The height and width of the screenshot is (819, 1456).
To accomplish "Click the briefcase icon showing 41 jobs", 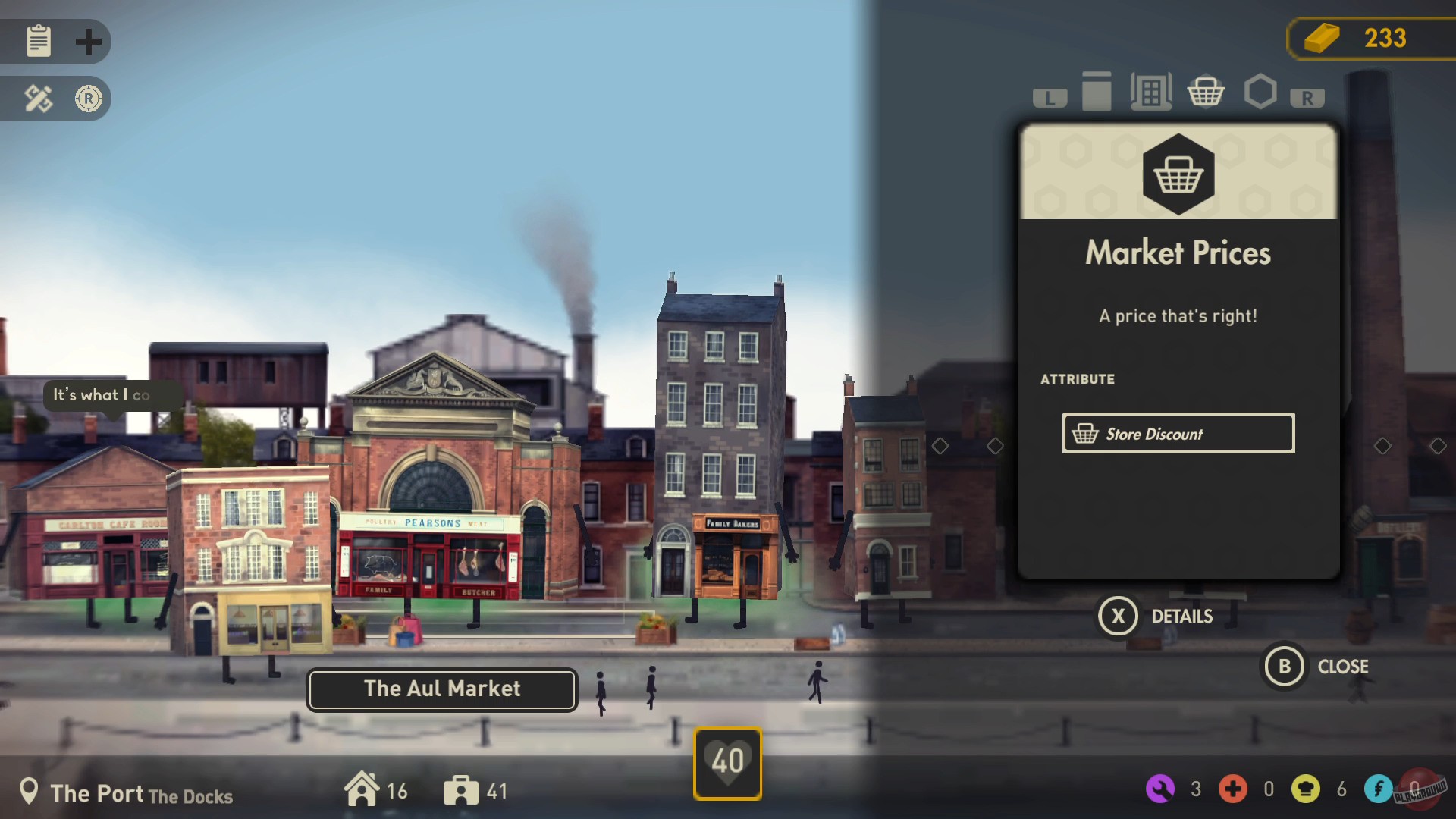I will pyautogui.click(x=463, y=789).
